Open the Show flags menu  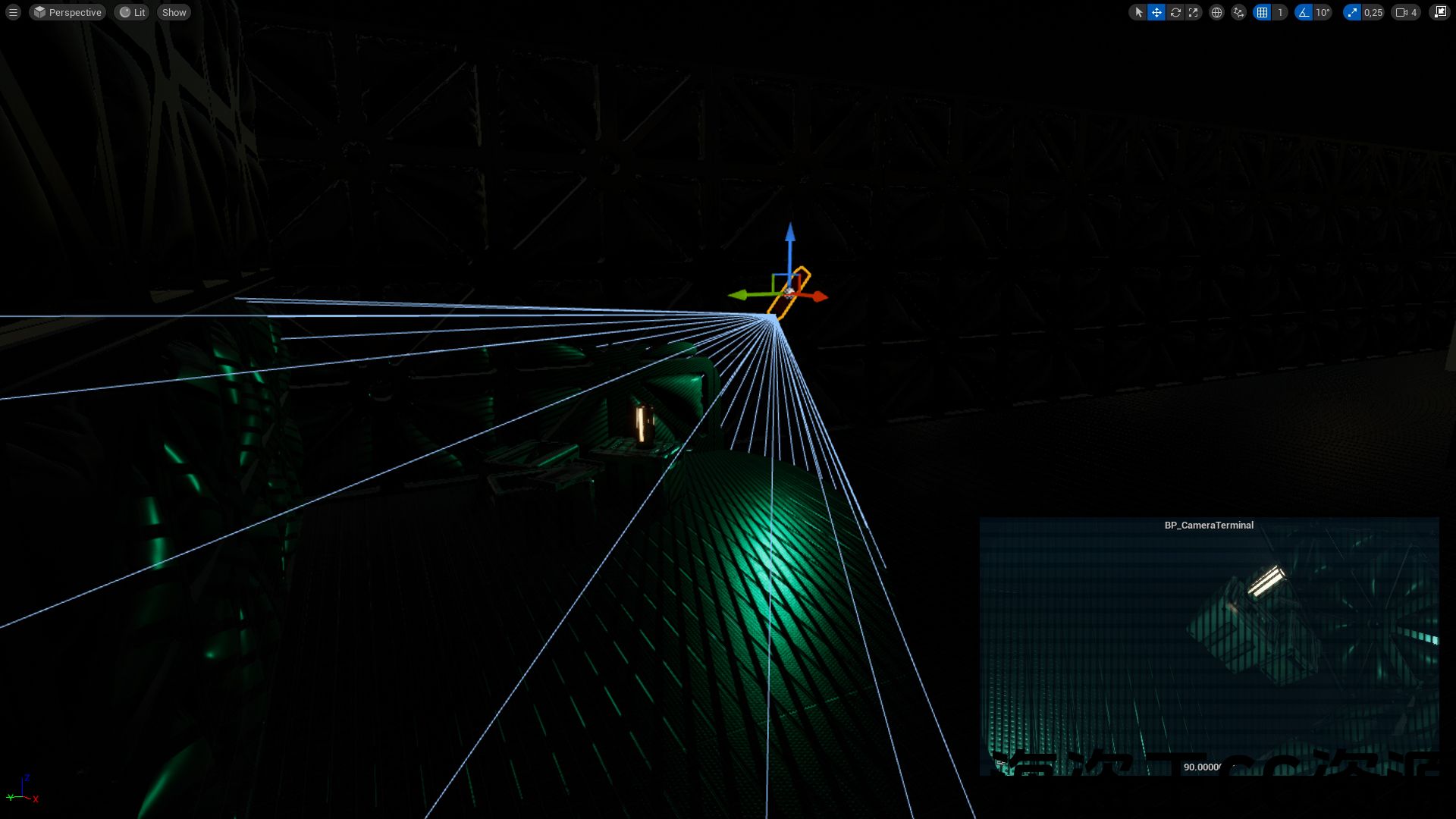coord(174,12)
